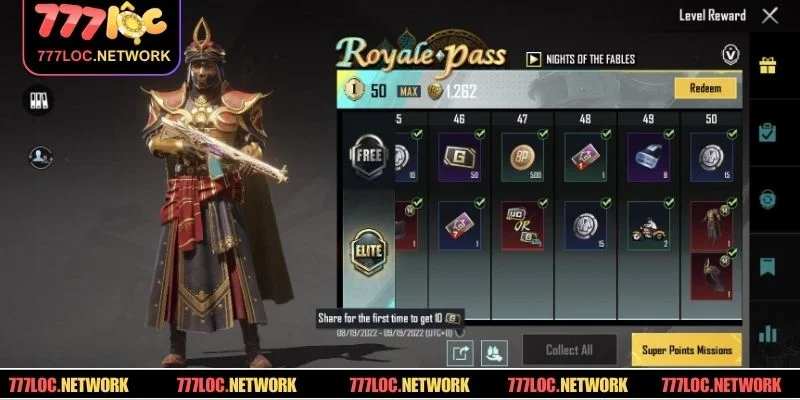The image size is (800, 400).
Task: Open the three-panel wardrobe icon
Action: [40, 100]
